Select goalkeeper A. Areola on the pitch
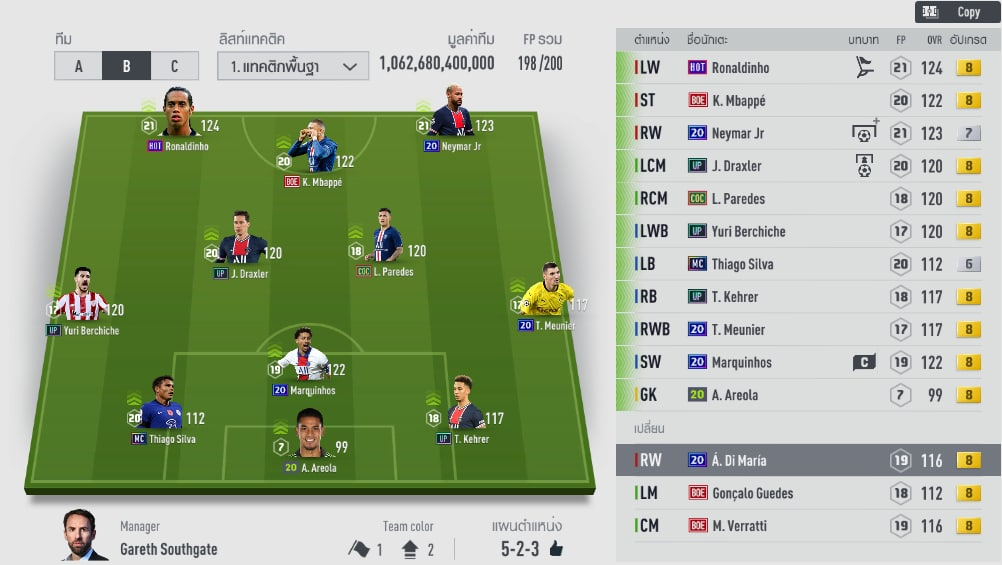The width and height of the screenshot is (1002, 565). click(x=313, y=438)
